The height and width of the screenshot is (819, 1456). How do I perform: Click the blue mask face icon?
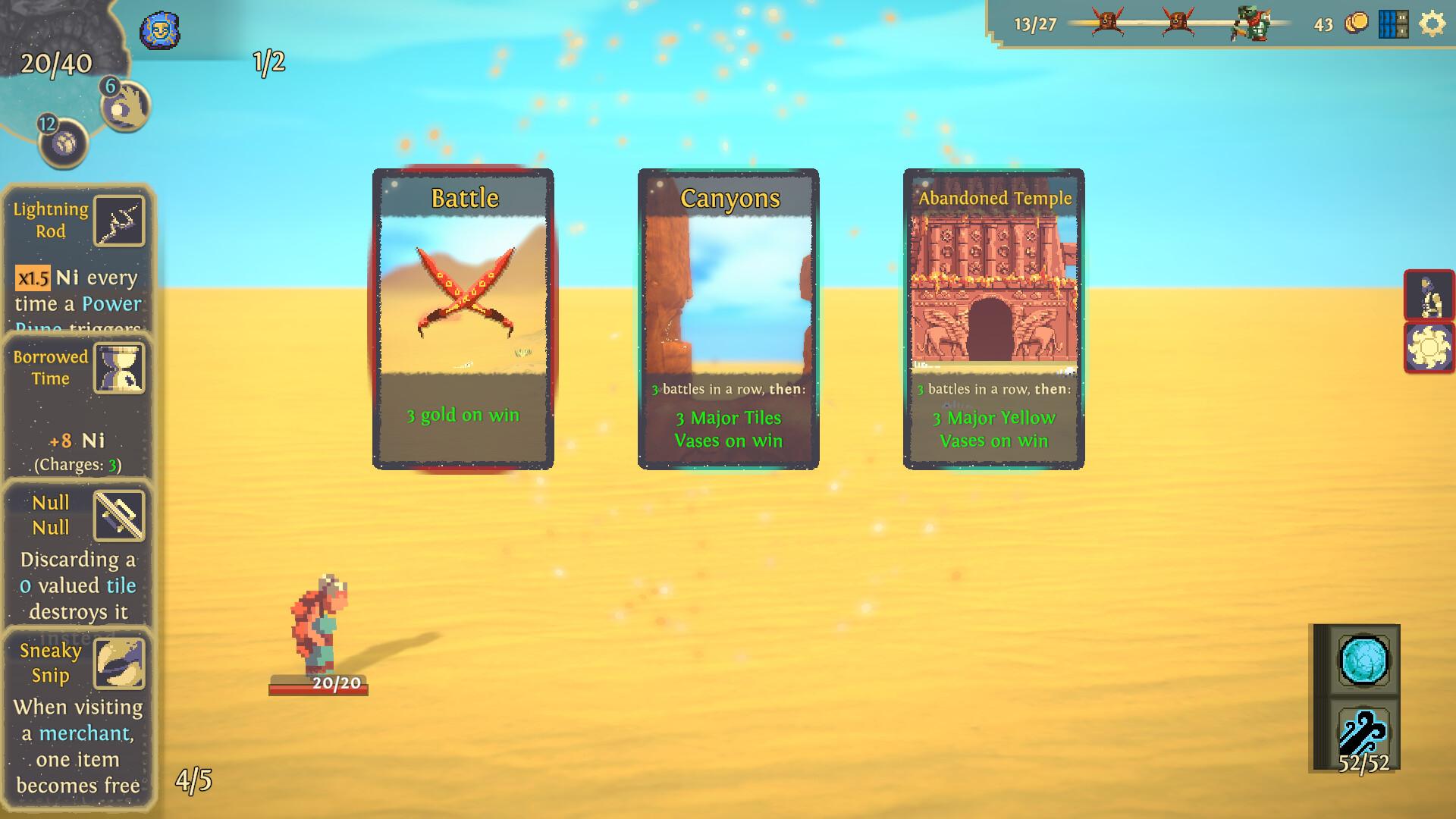(x=159, y=32)
